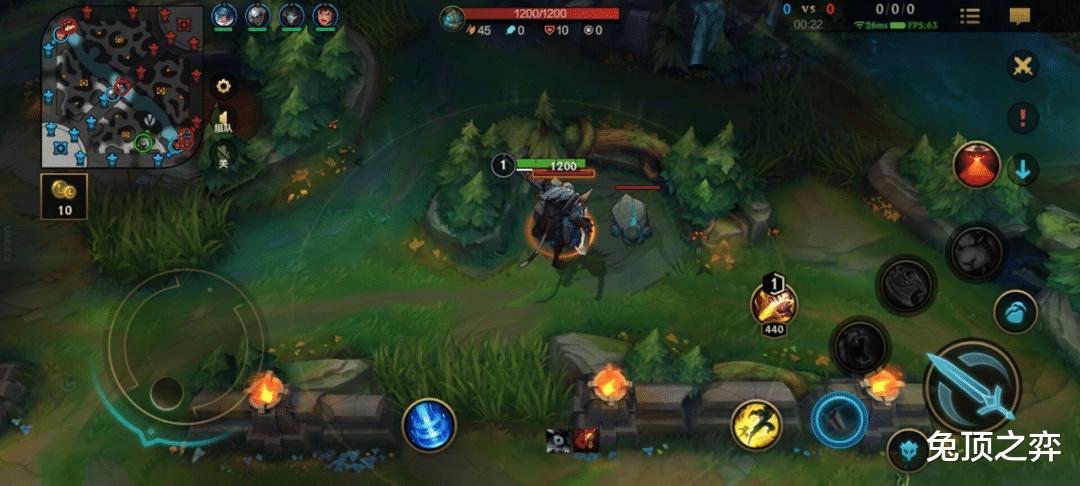Use the basic attack sword button
Screen dimensions: 1080x486
click(x=971, y=385)
